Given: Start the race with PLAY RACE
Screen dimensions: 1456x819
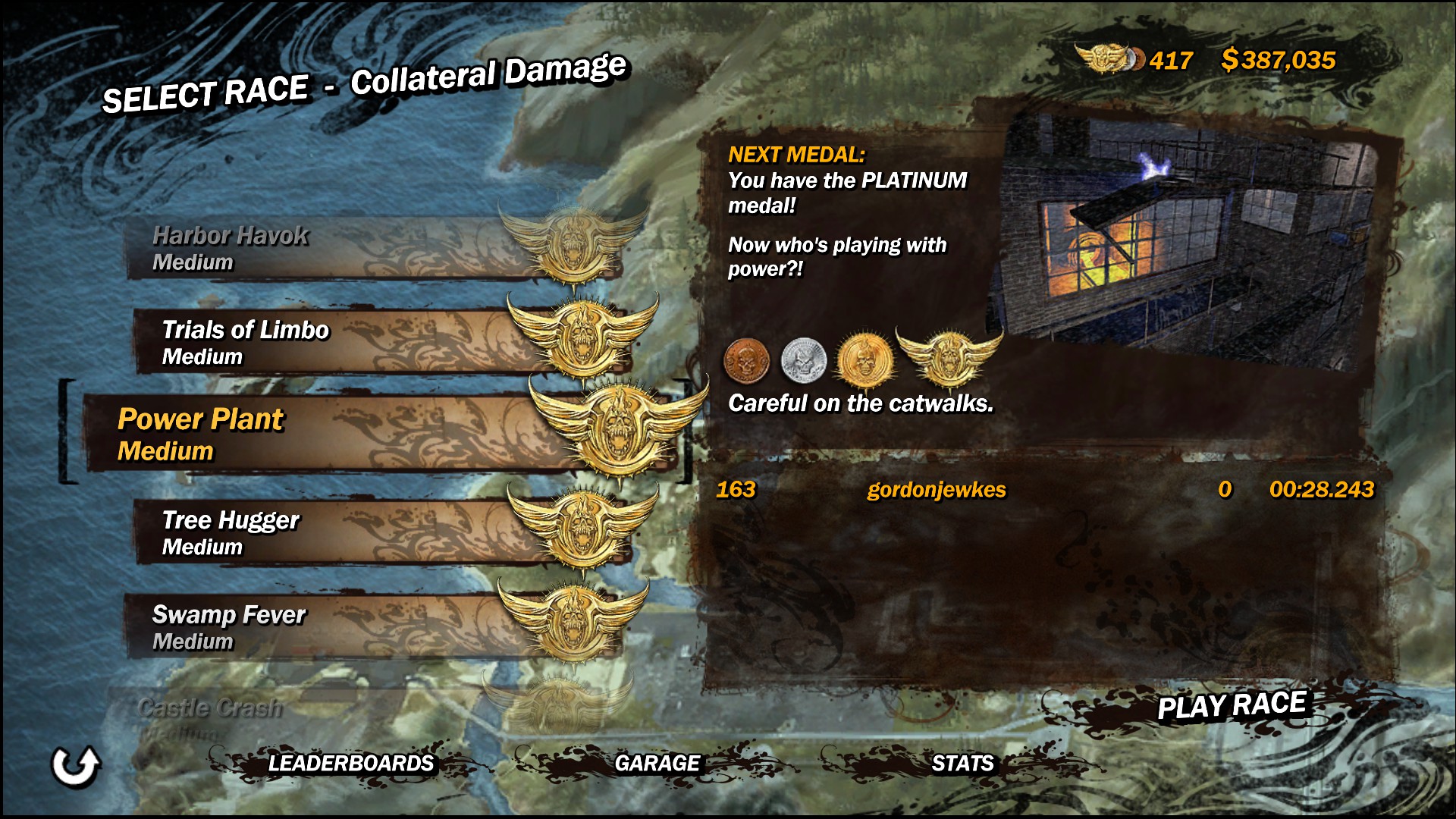Looking at the screenshot, I should (x=1231, y=705).
